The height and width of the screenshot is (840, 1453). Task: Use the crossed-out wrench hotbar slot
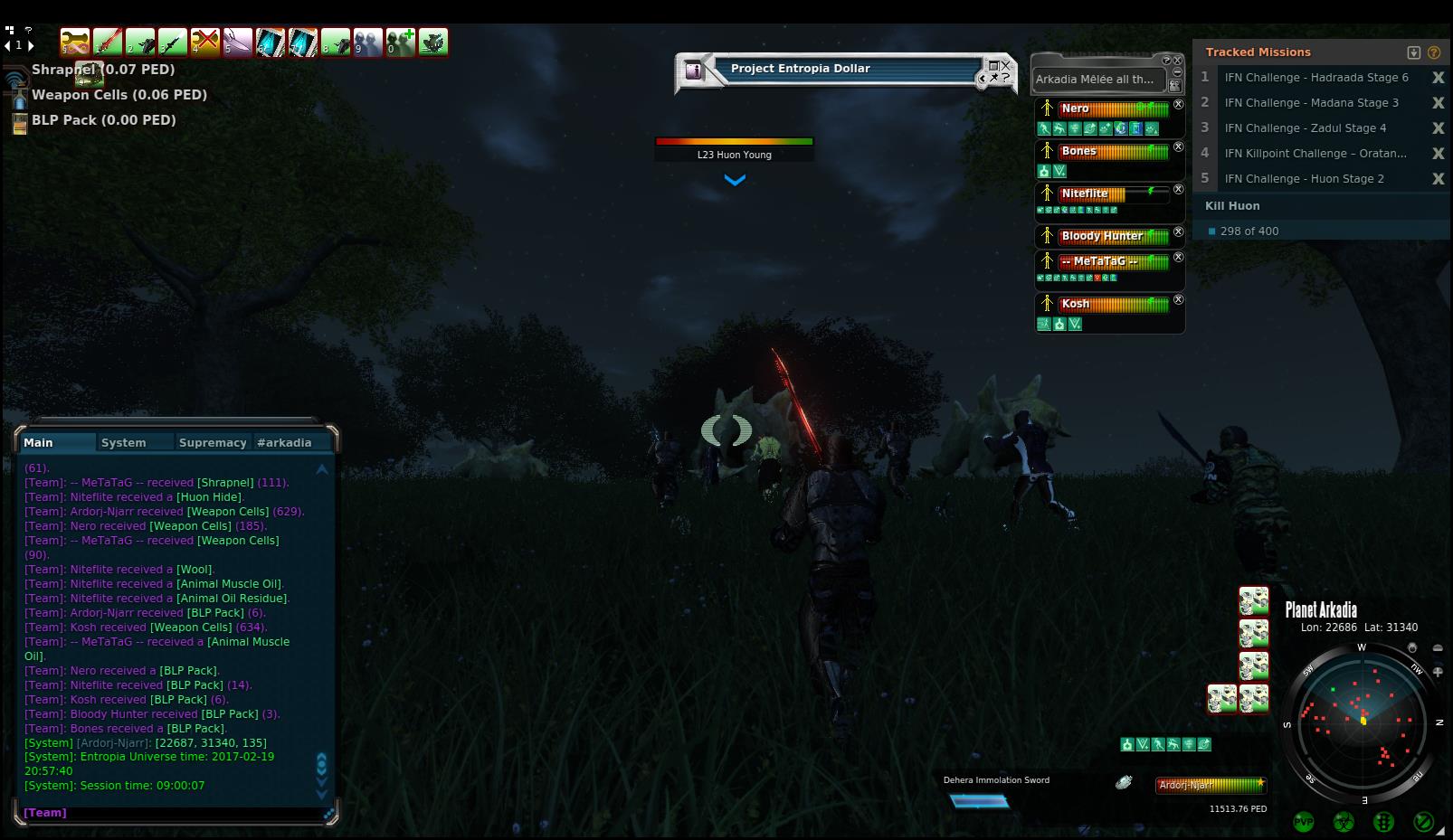[205, 42]
